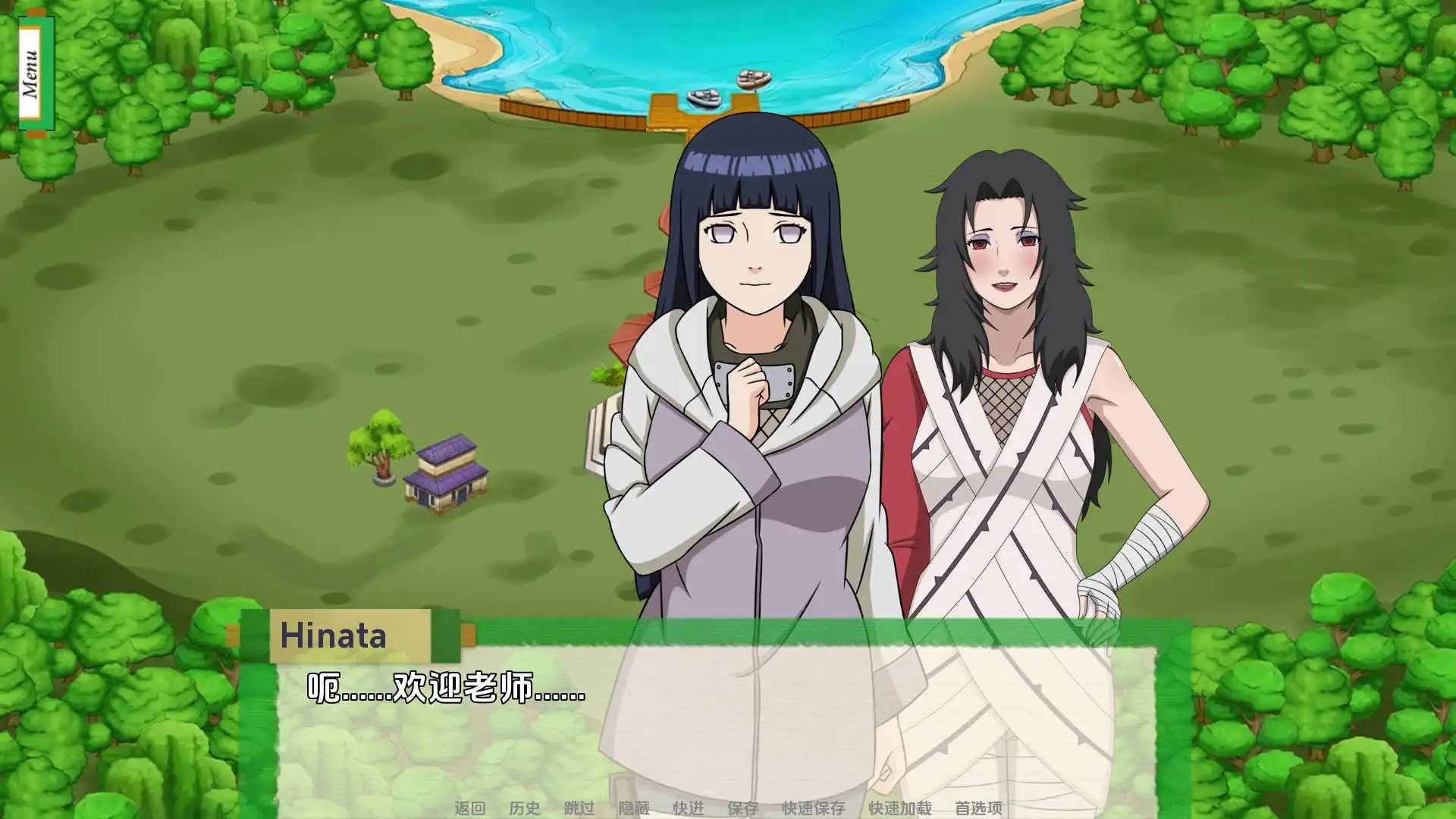The height and width of the screenshot is (819, 1456).
Task: Click 快速加载 to quick load
Action: click(x=899, y=808)
